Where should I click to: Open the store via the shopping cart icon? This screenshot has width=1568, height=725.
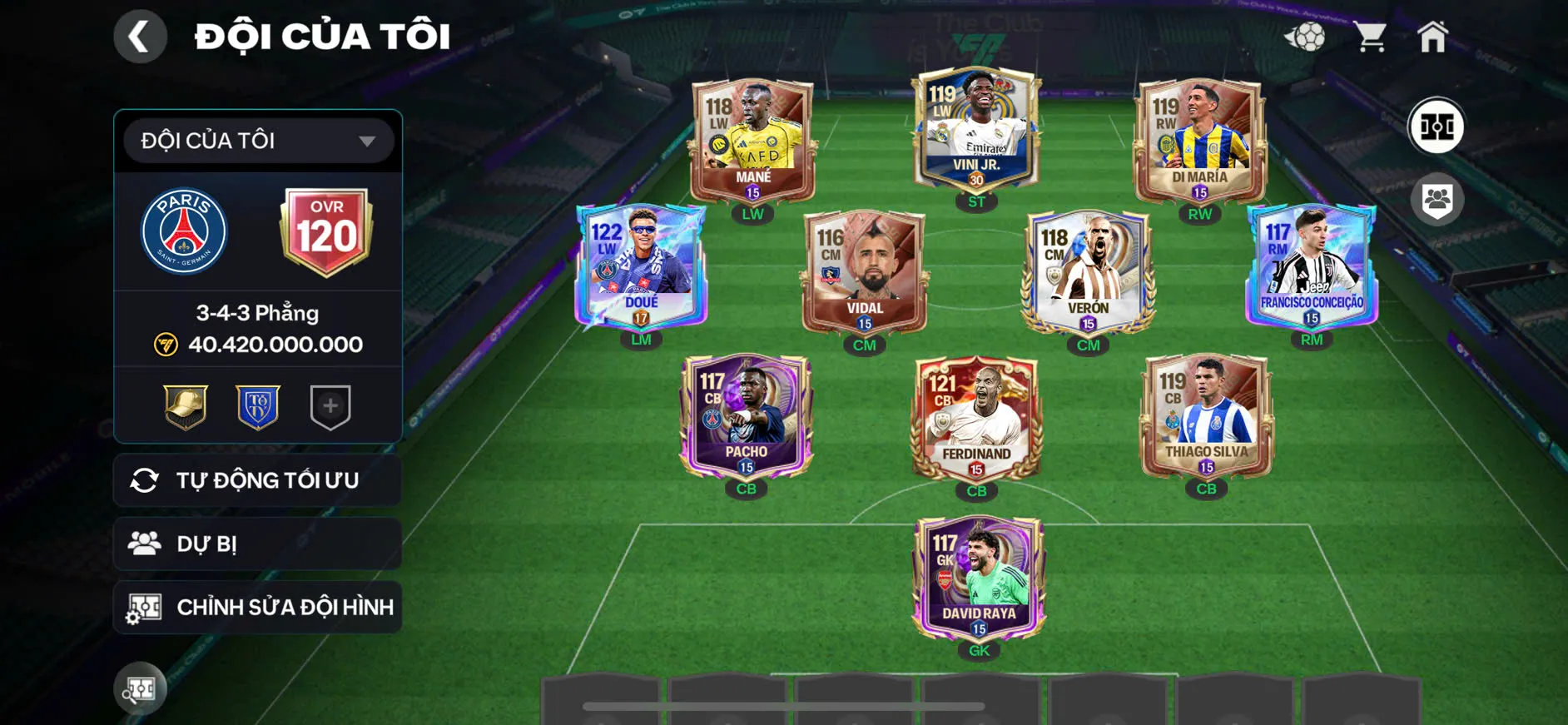(x=1371, y=35)
